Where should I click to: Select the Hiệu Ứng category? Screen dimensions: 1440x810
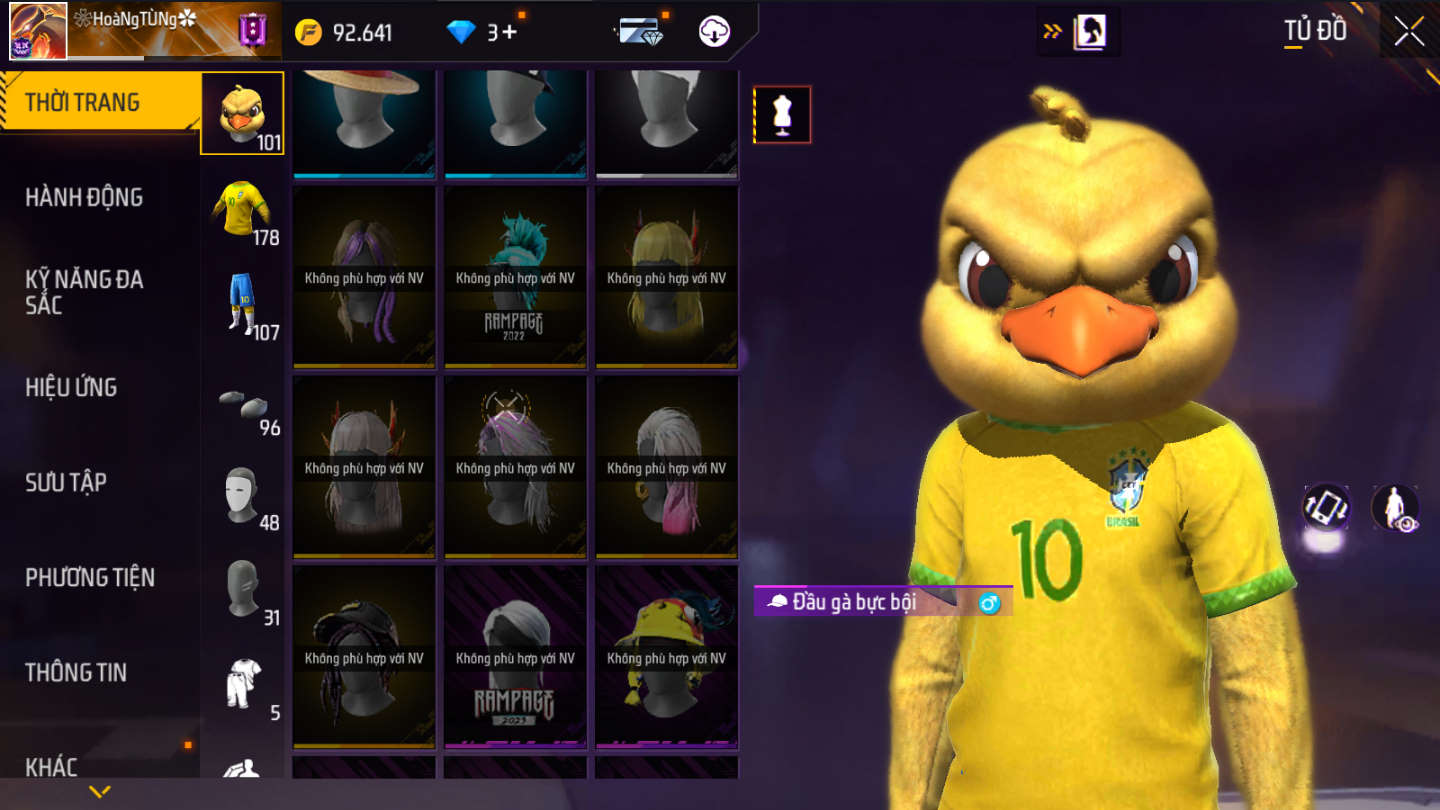pos(71,387)
